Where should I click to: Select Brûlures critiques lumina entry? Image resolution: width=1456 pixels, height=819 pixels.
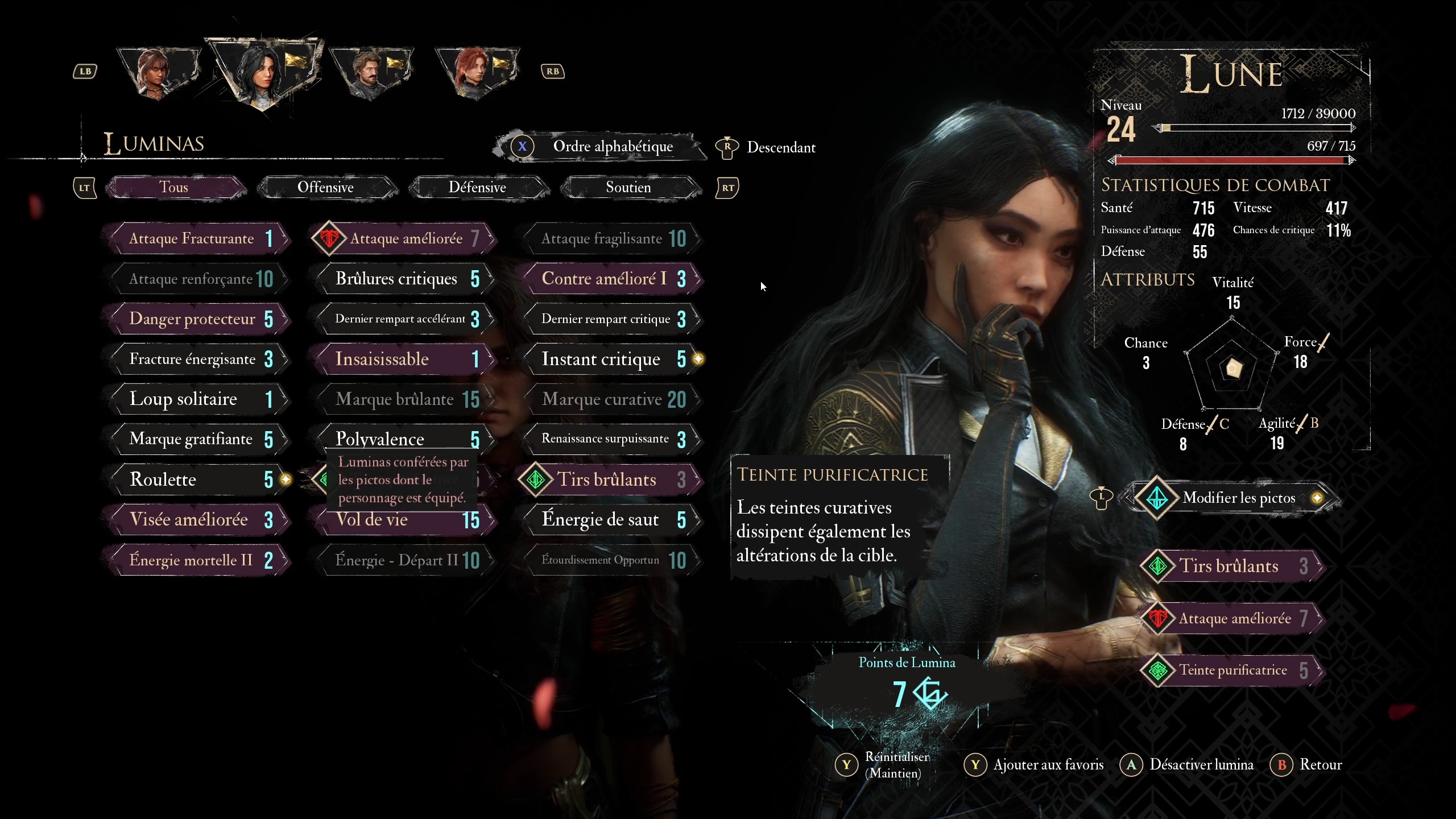[x=403, y=279]
